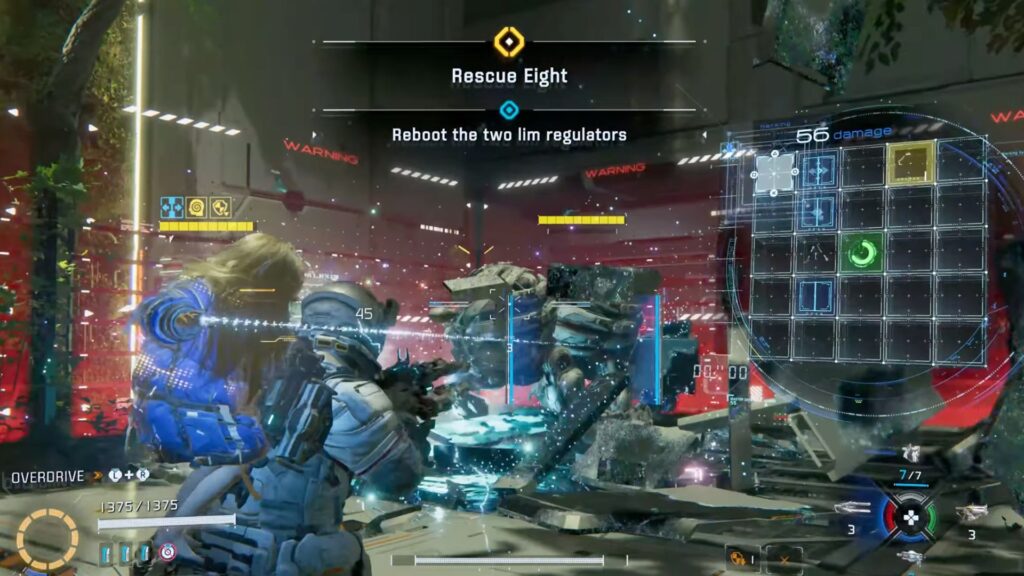Click the white cursor tile in the hacking grid

pos(774,173)
